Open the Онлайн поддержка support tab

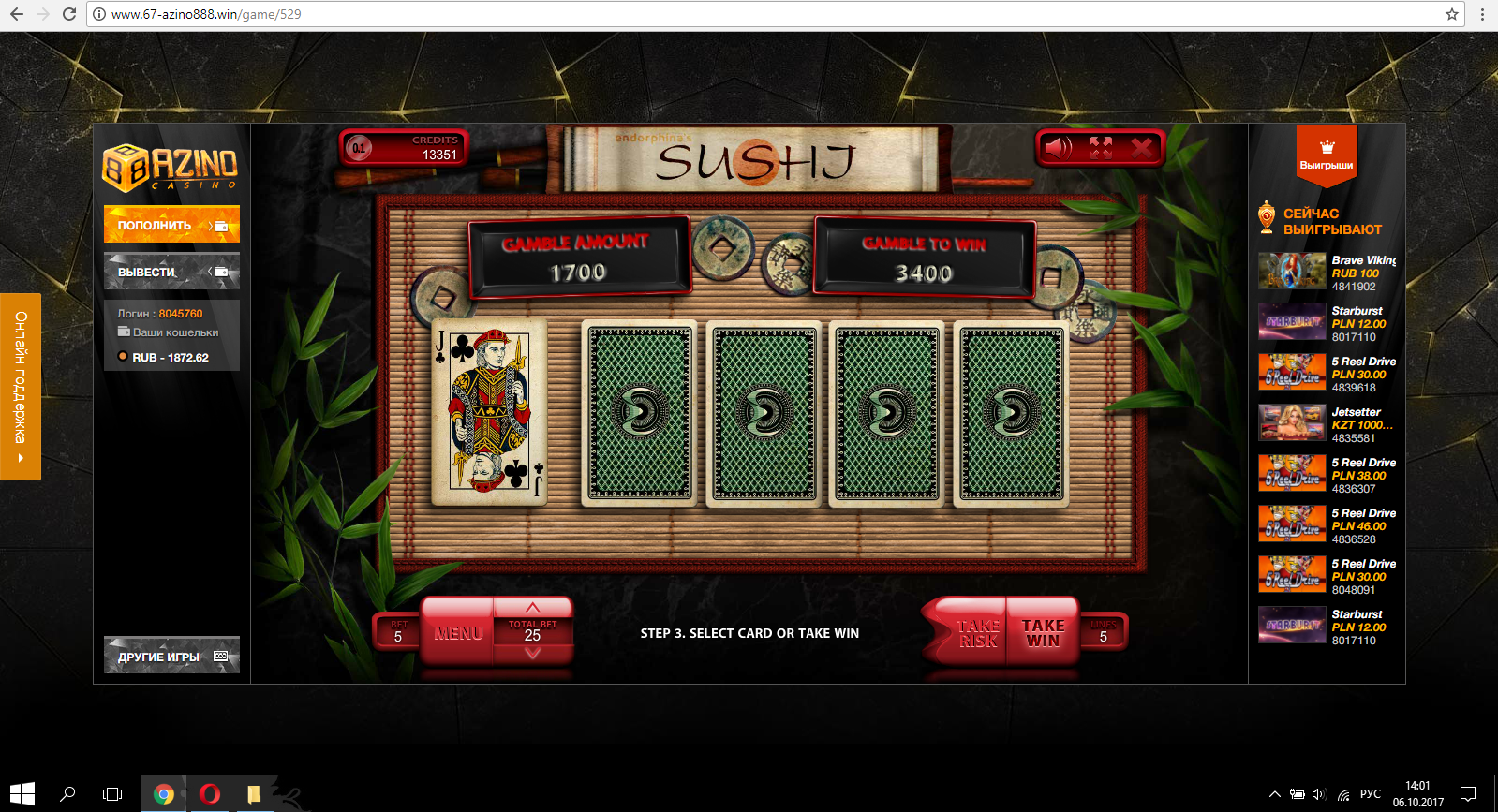(x=20, y=386)
